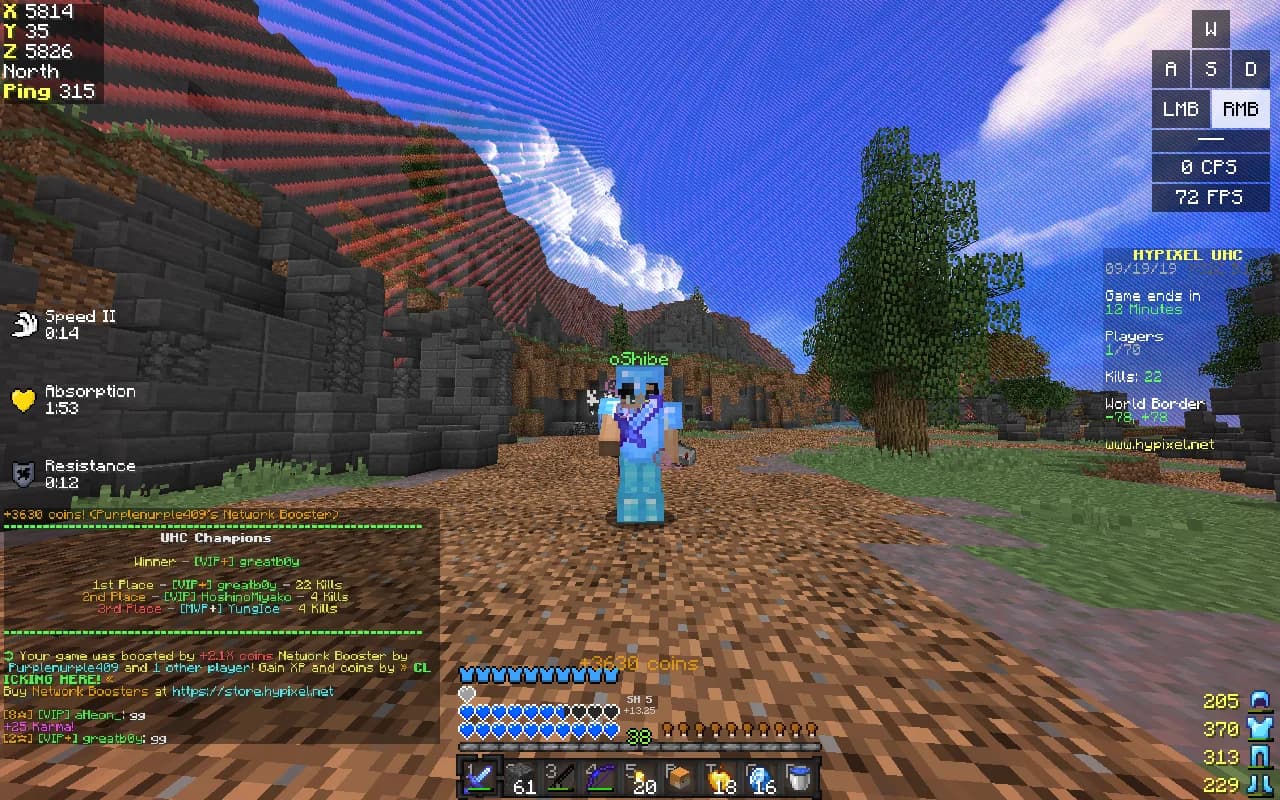Viewport: 1280px width, 800px height.
Task: Select the diamond sword hotbar slot
Action: coord(478,777)
